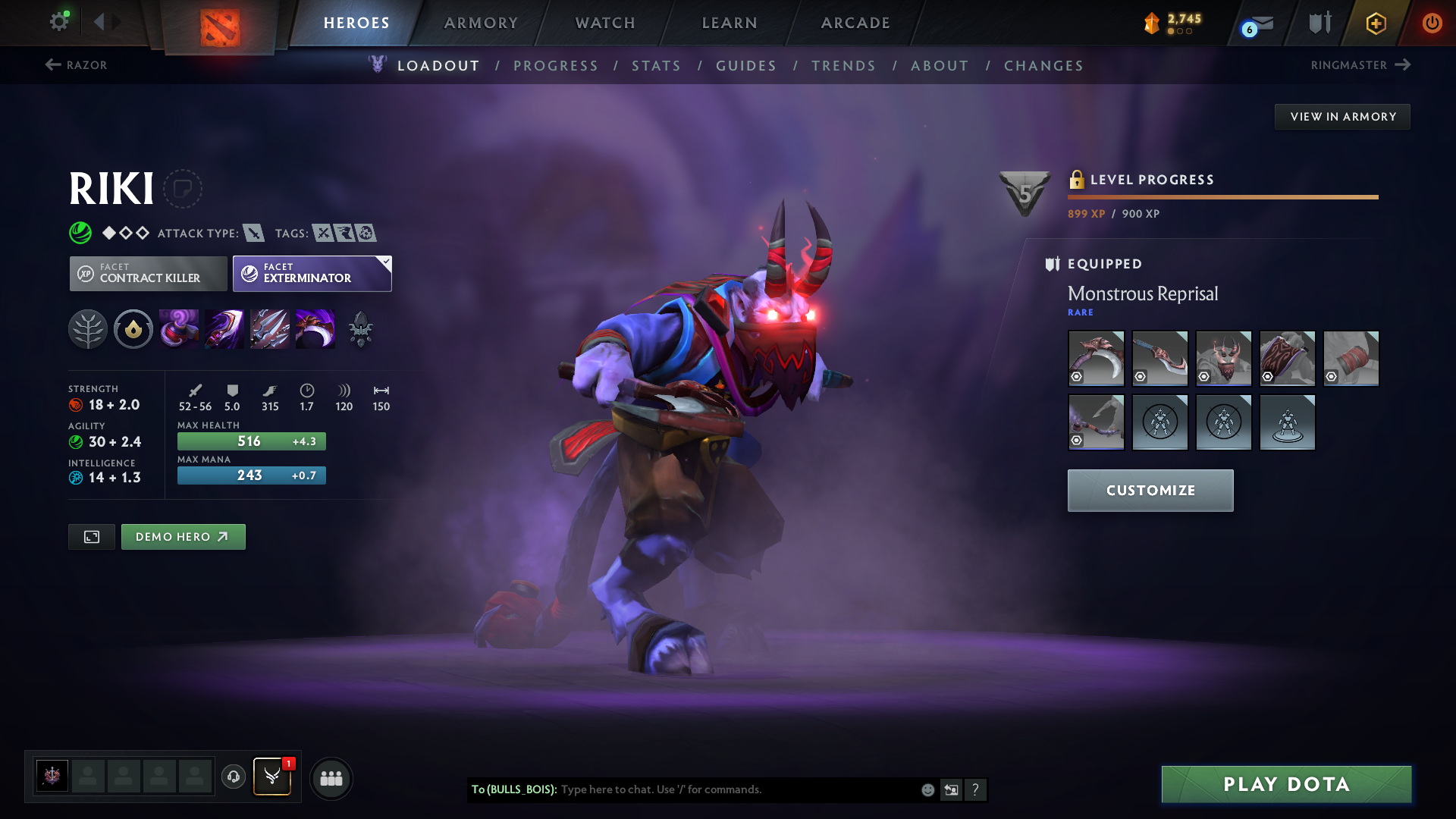Open the Trends subtab
The image size is (1456, 819).
click(x=843, y=66)
